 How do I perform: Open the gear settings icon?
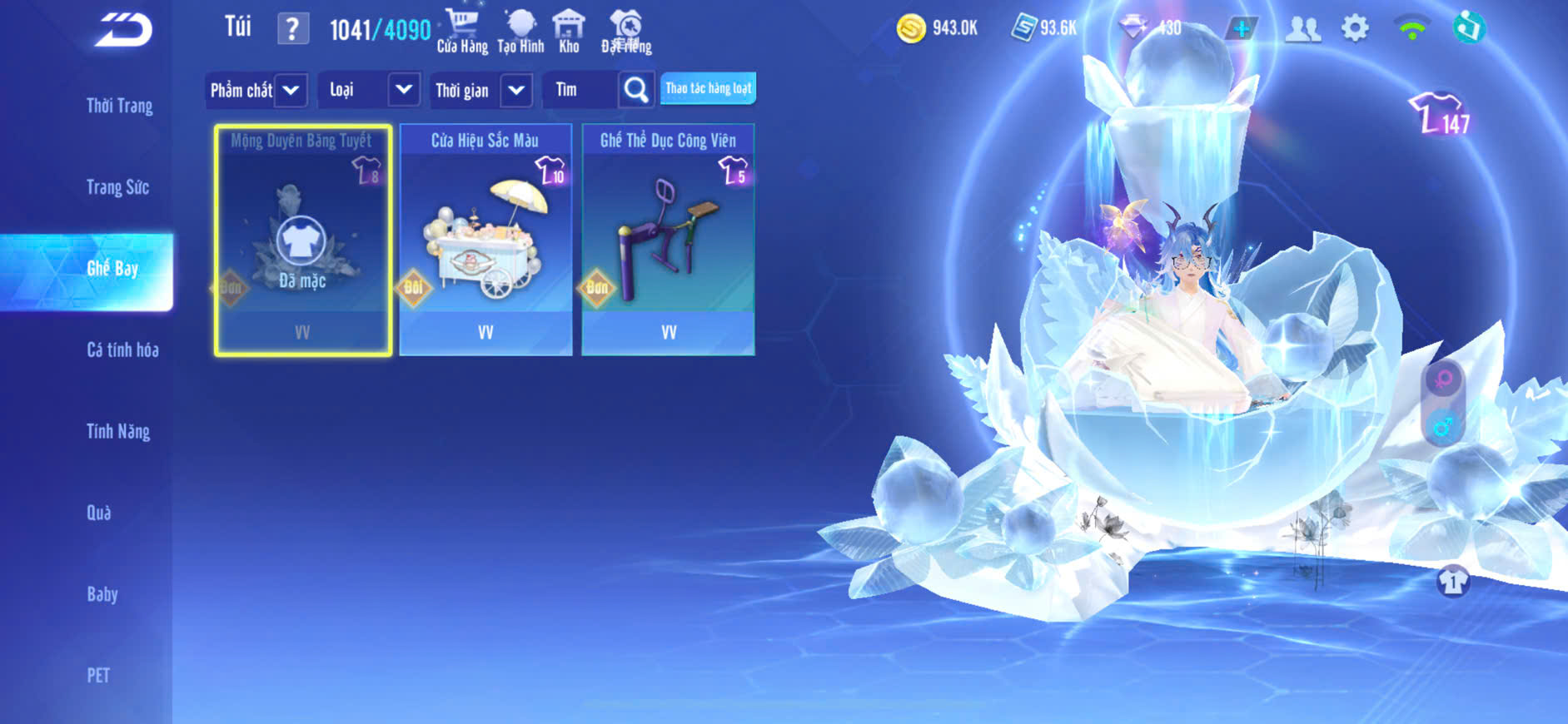click(x=1355, y=29)
